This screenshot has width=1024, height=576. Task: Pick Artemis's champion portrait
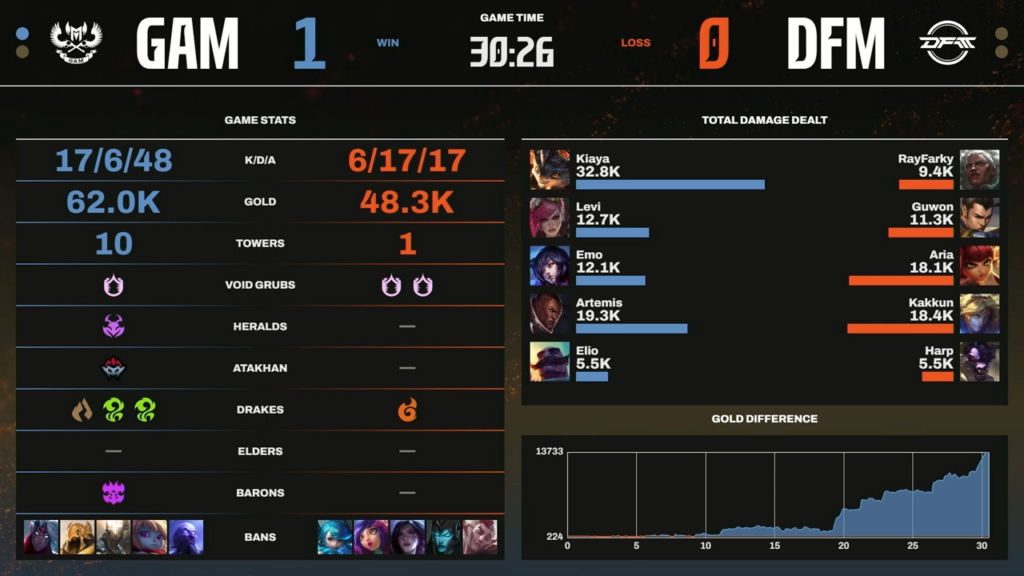pos(549,314)
